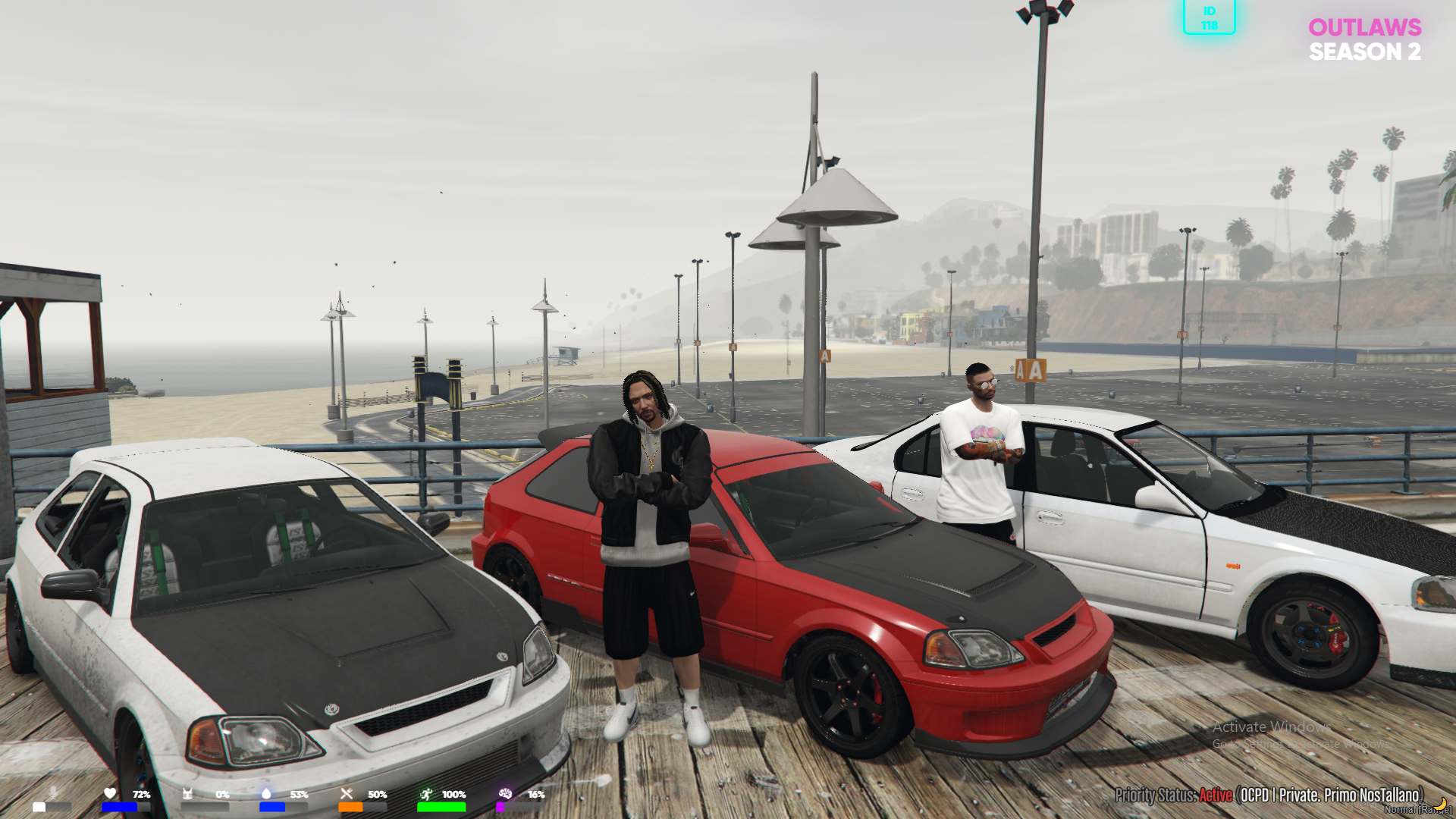Select the water drop thirst icon
This screenshot has height=819, width=1456.
(266, 793)
